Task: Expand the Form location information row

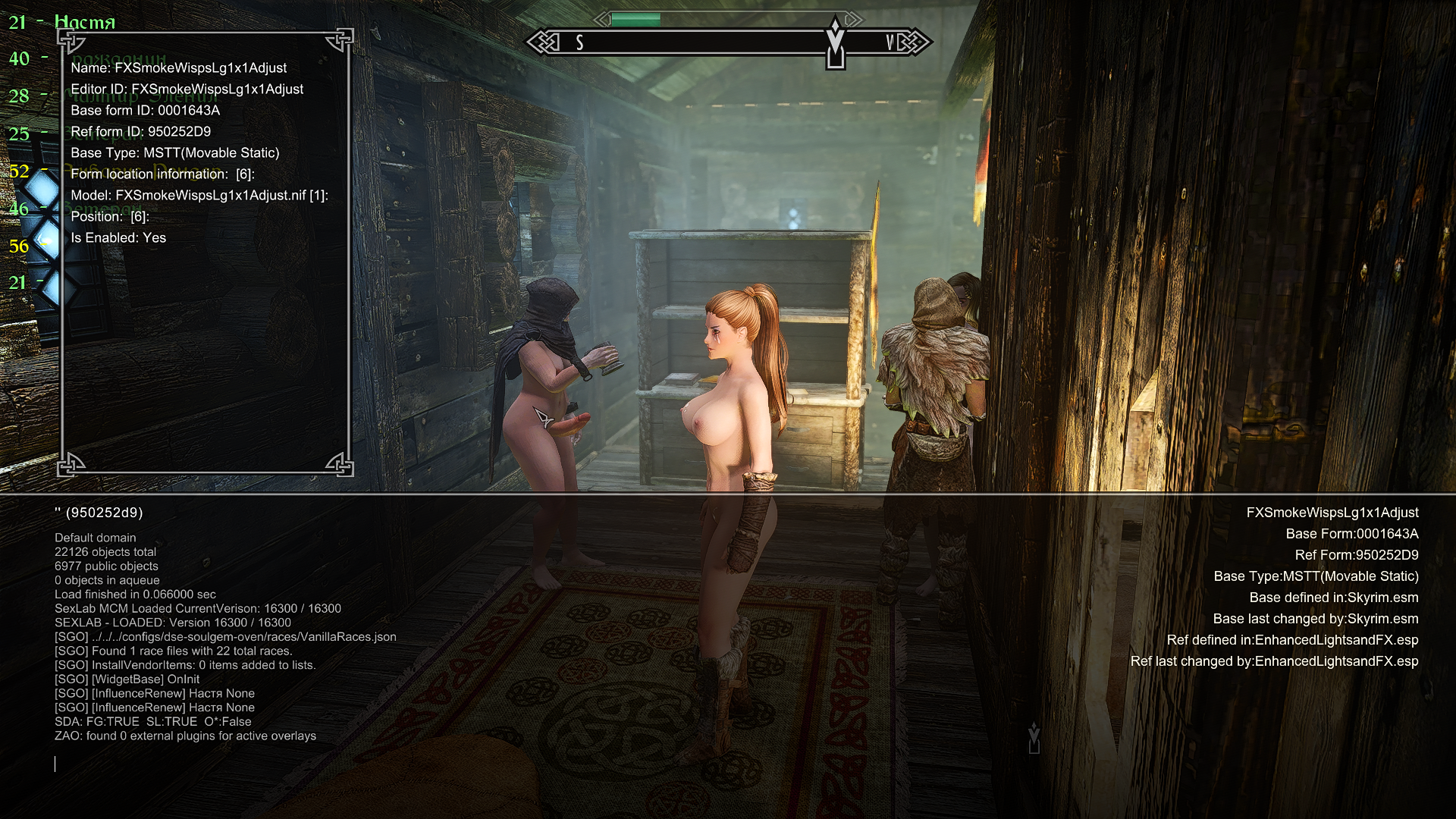Action: point(162,174)
